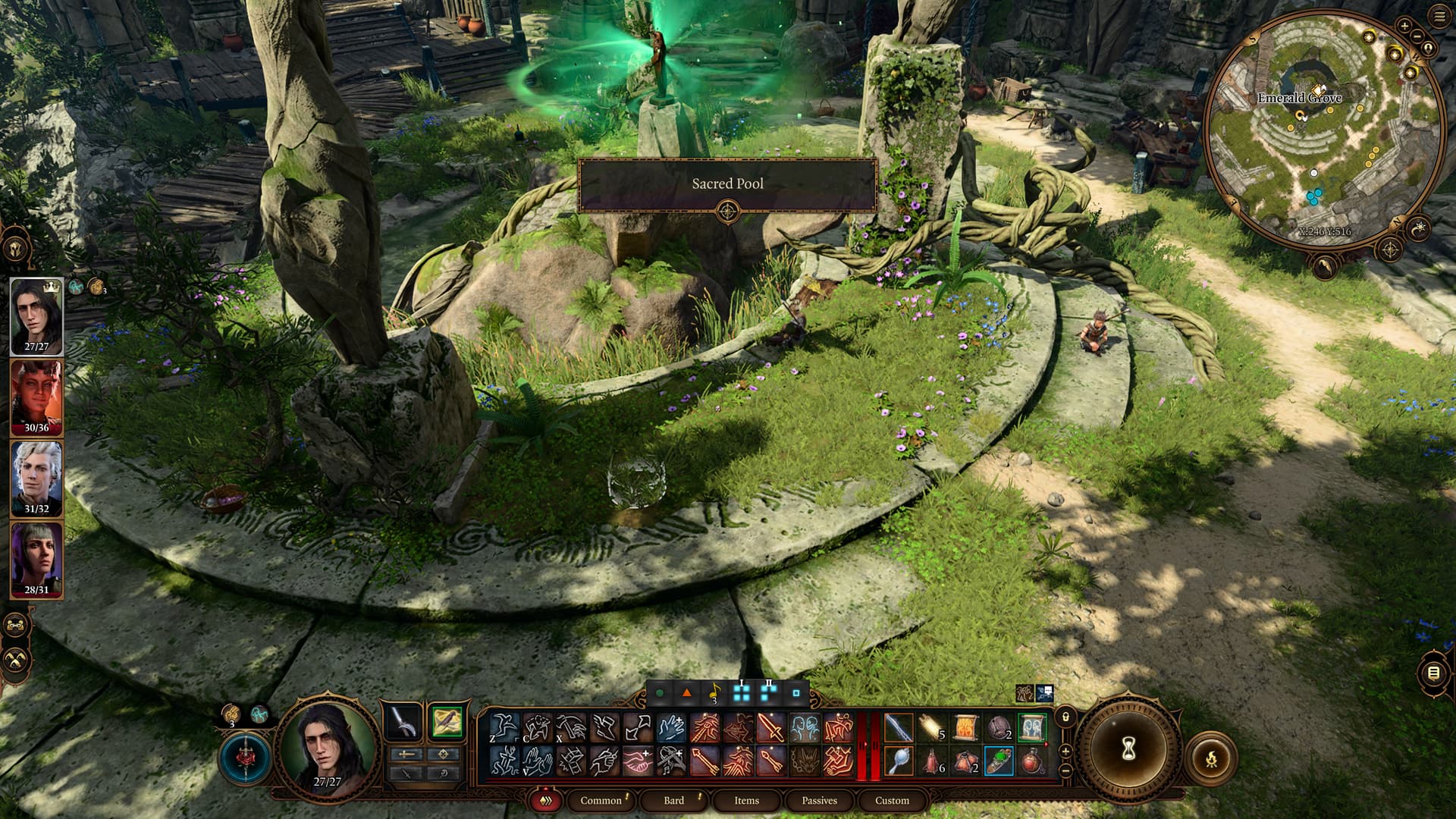Show the Items hotbar tab
Viewport: 1456px width, 819px height.
tap(746, 801)
